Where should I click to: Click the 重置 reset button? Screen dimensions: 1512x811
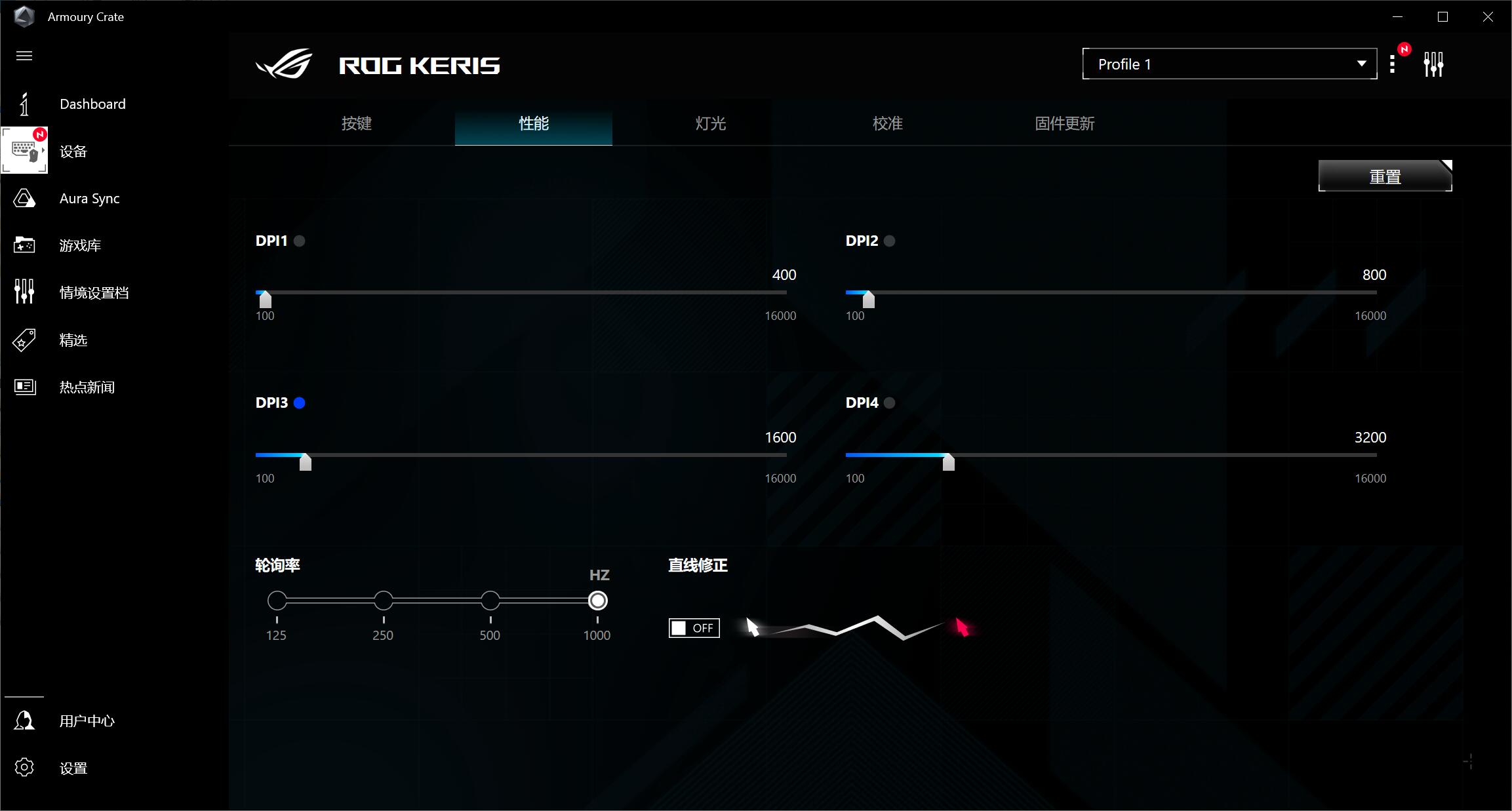click(1385, 176)
